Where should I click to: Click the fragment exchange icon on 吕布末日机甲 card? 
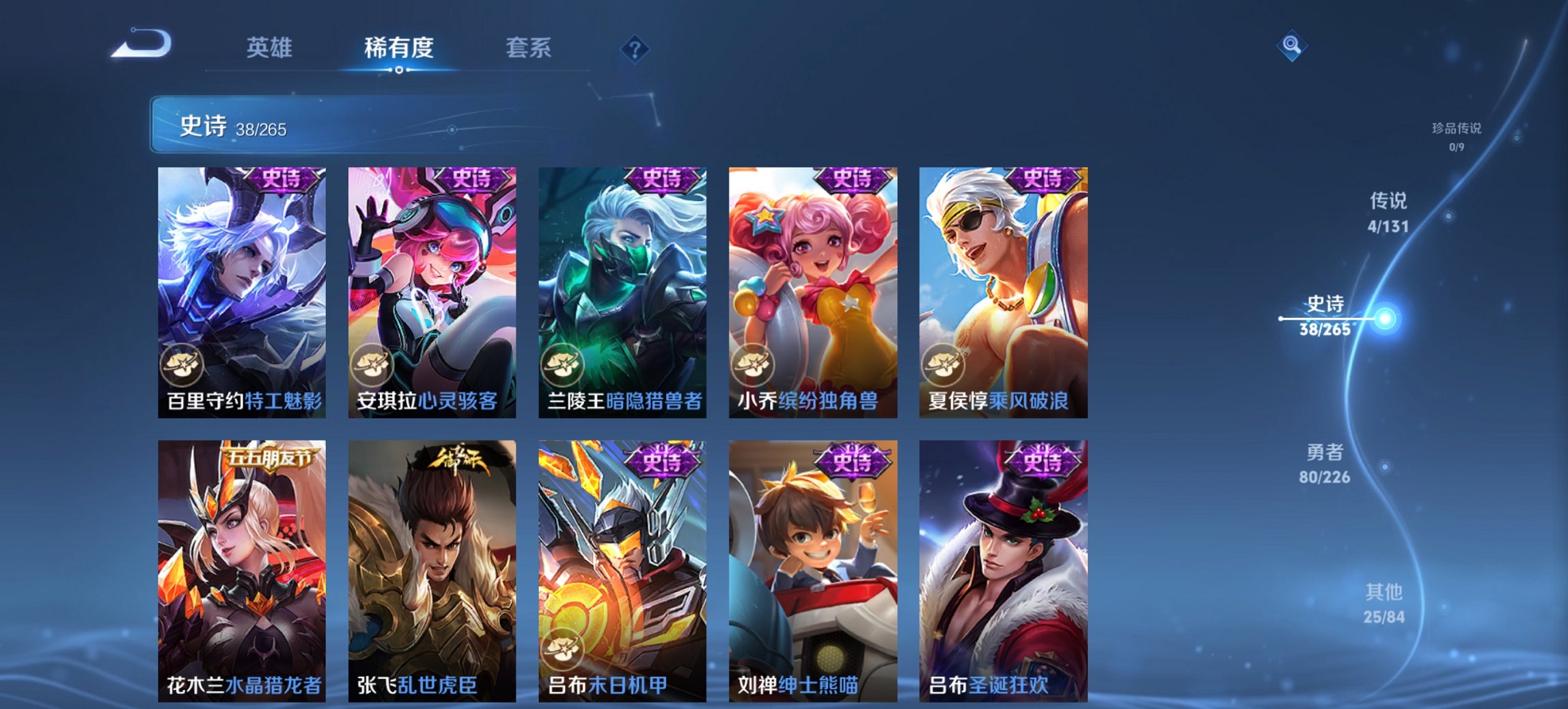pos(564,650)
